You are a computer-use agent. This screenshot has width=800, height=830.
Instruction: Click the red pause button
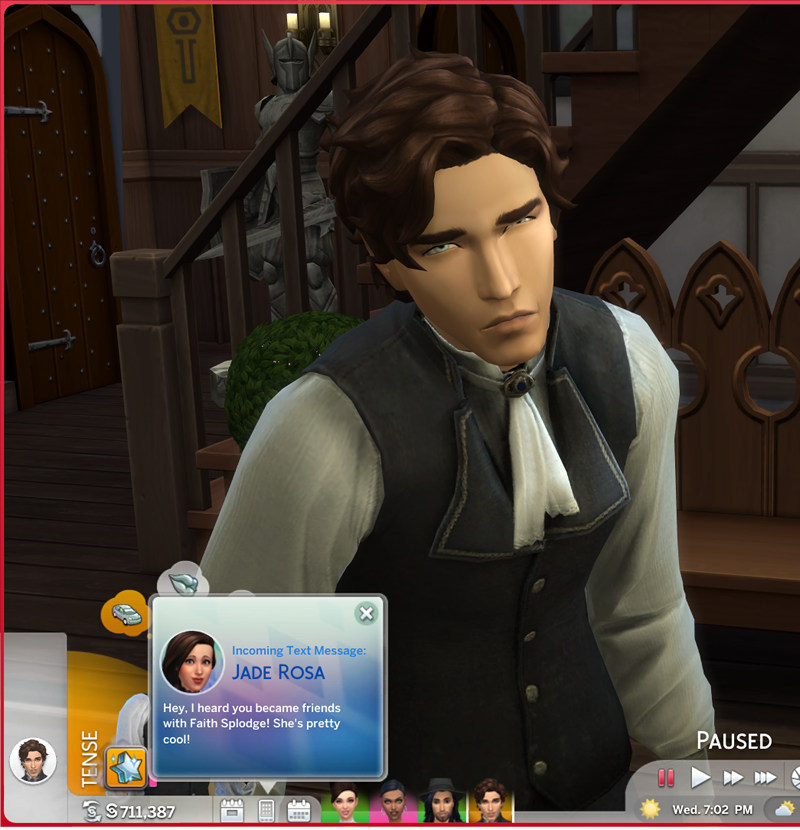point(666,777)
